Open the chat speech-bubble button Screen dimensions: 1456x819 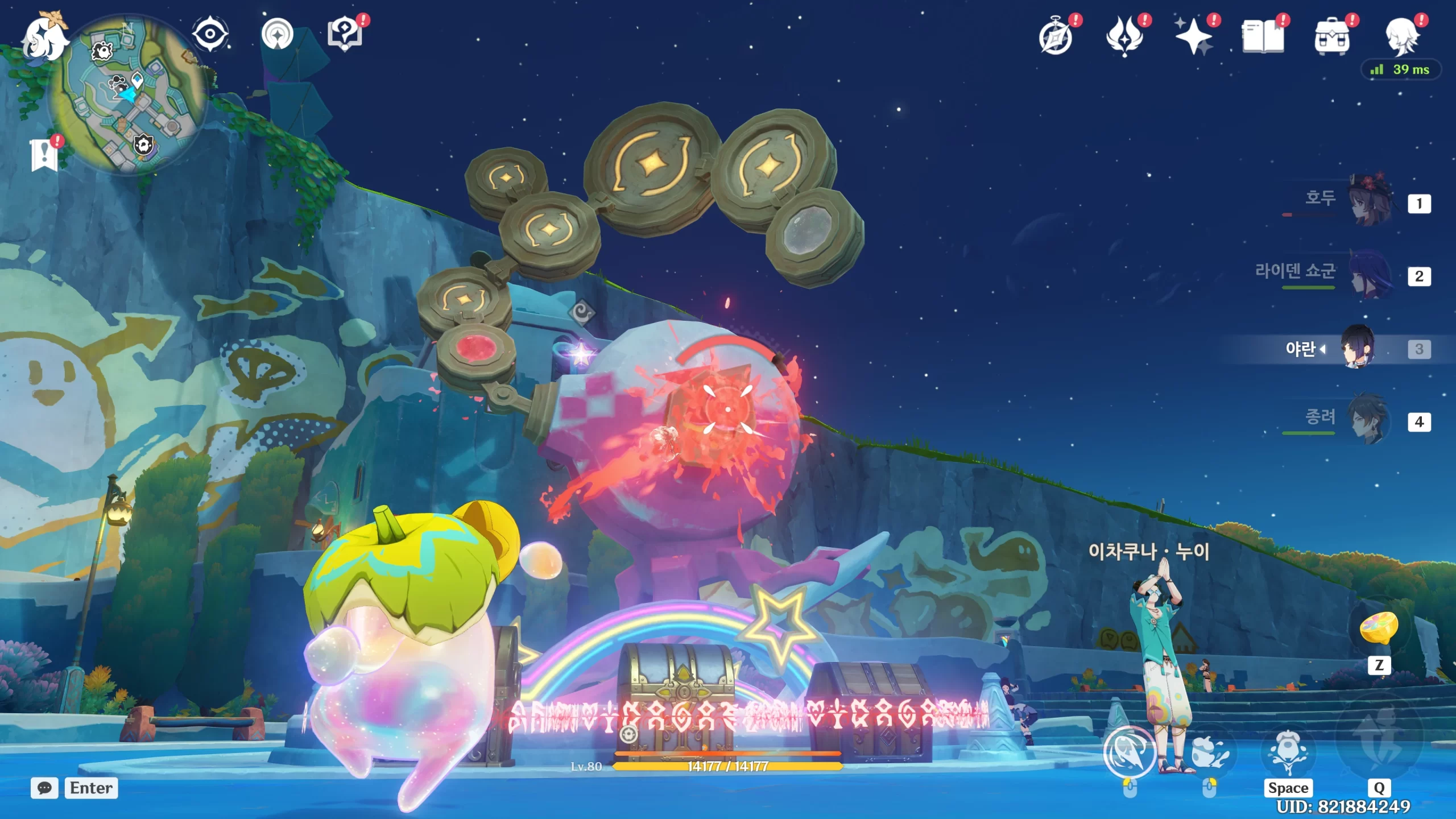click(44, 788)
